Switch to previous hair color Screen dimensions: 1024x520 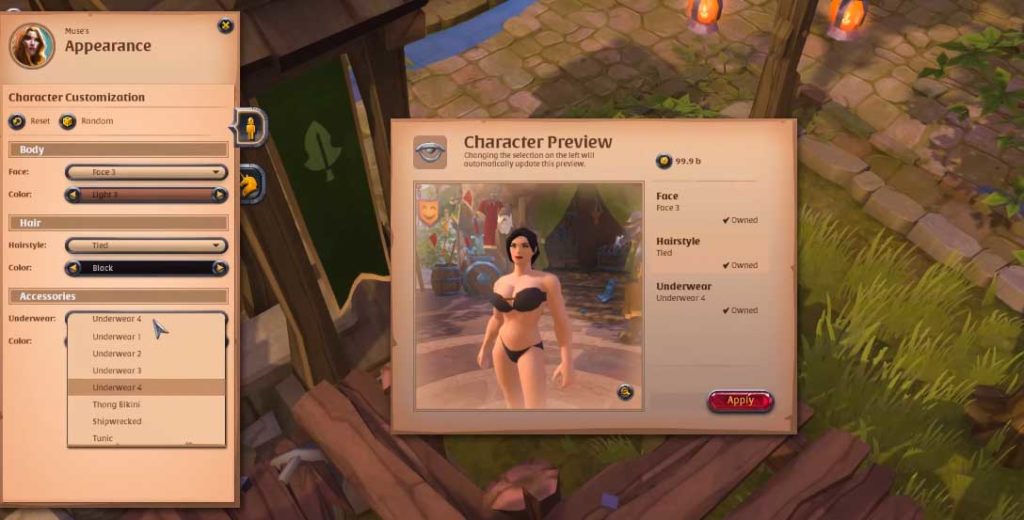tap(73, 268)
